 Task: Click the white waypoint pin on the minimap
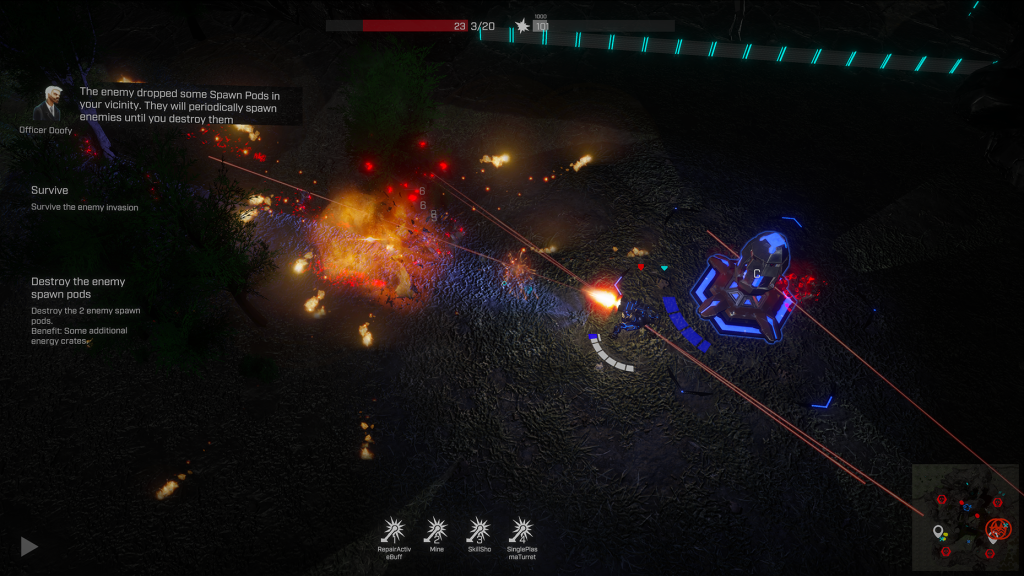(938, 531)
